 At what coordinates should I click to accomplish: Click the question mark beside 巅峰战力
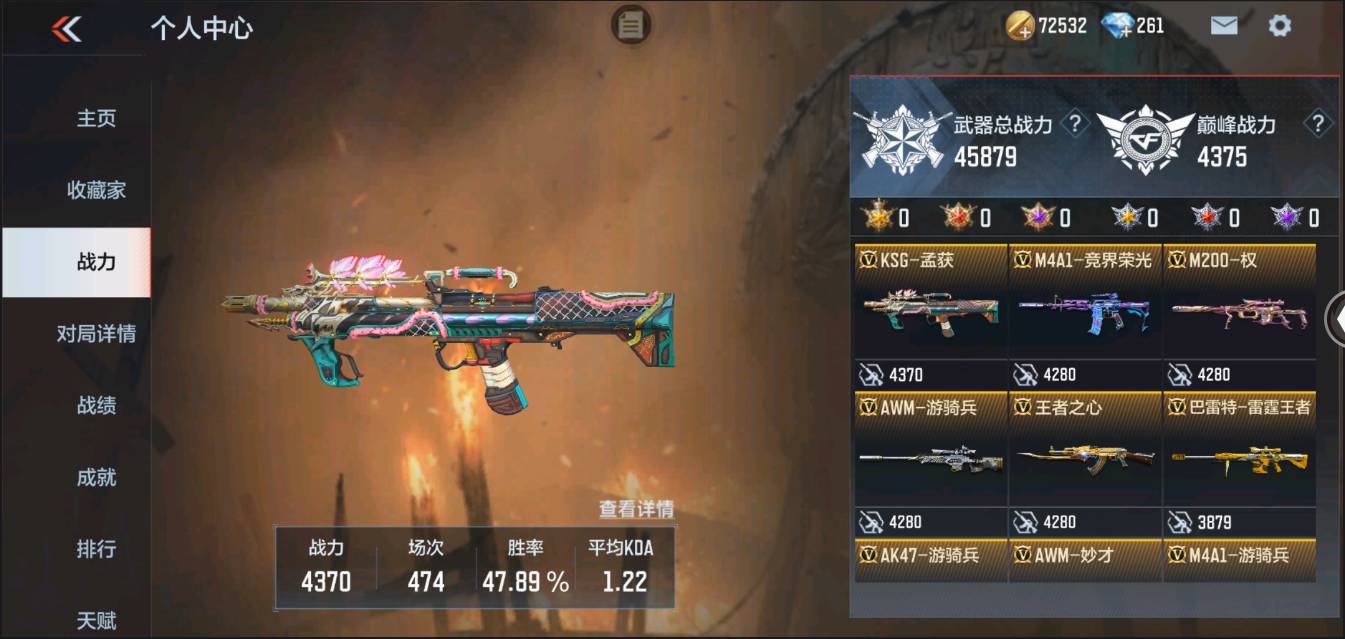click(x=1318, y=124)
